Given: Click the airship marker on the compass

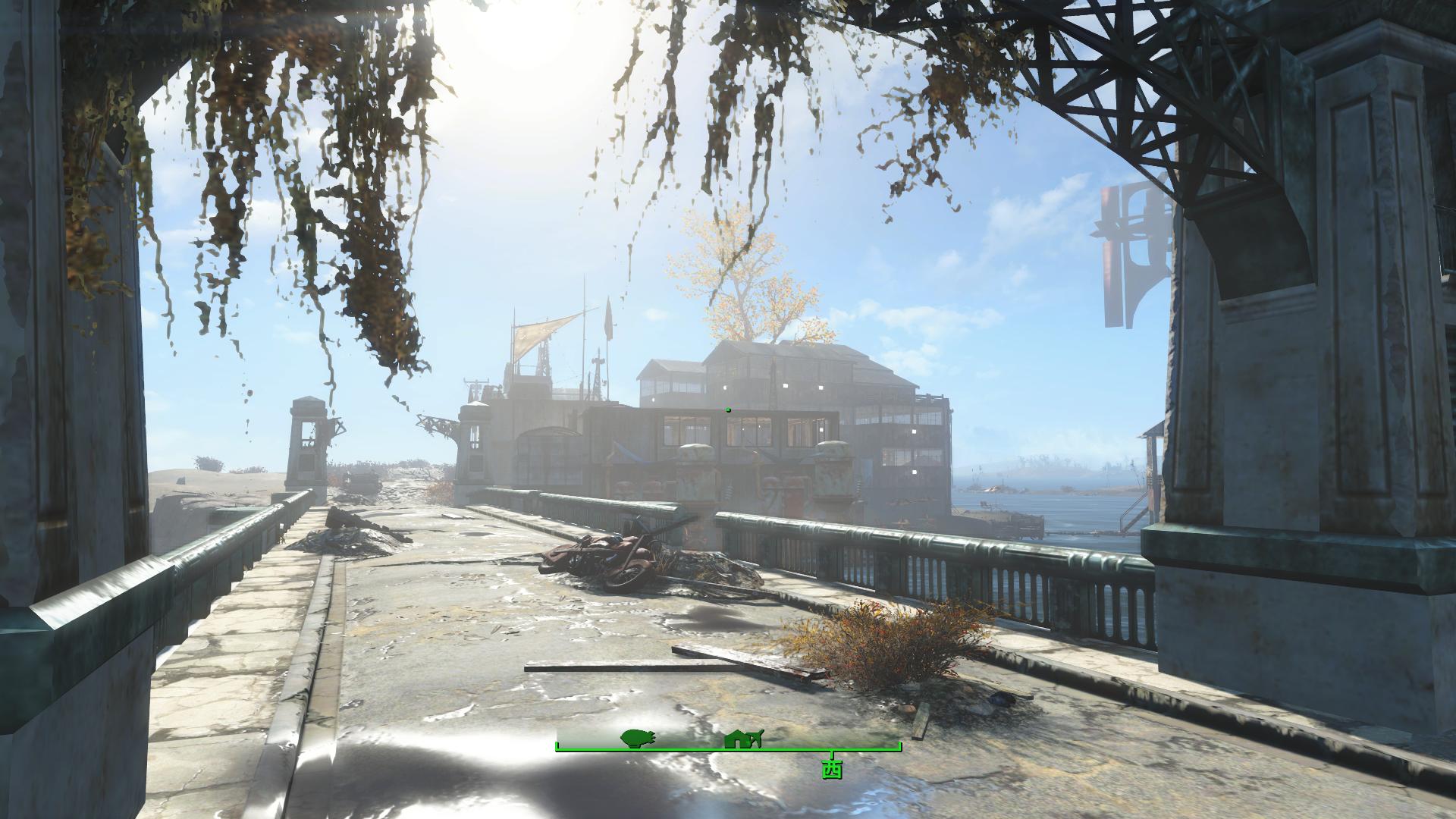Looking at the screenshot, I should [637, 738].
